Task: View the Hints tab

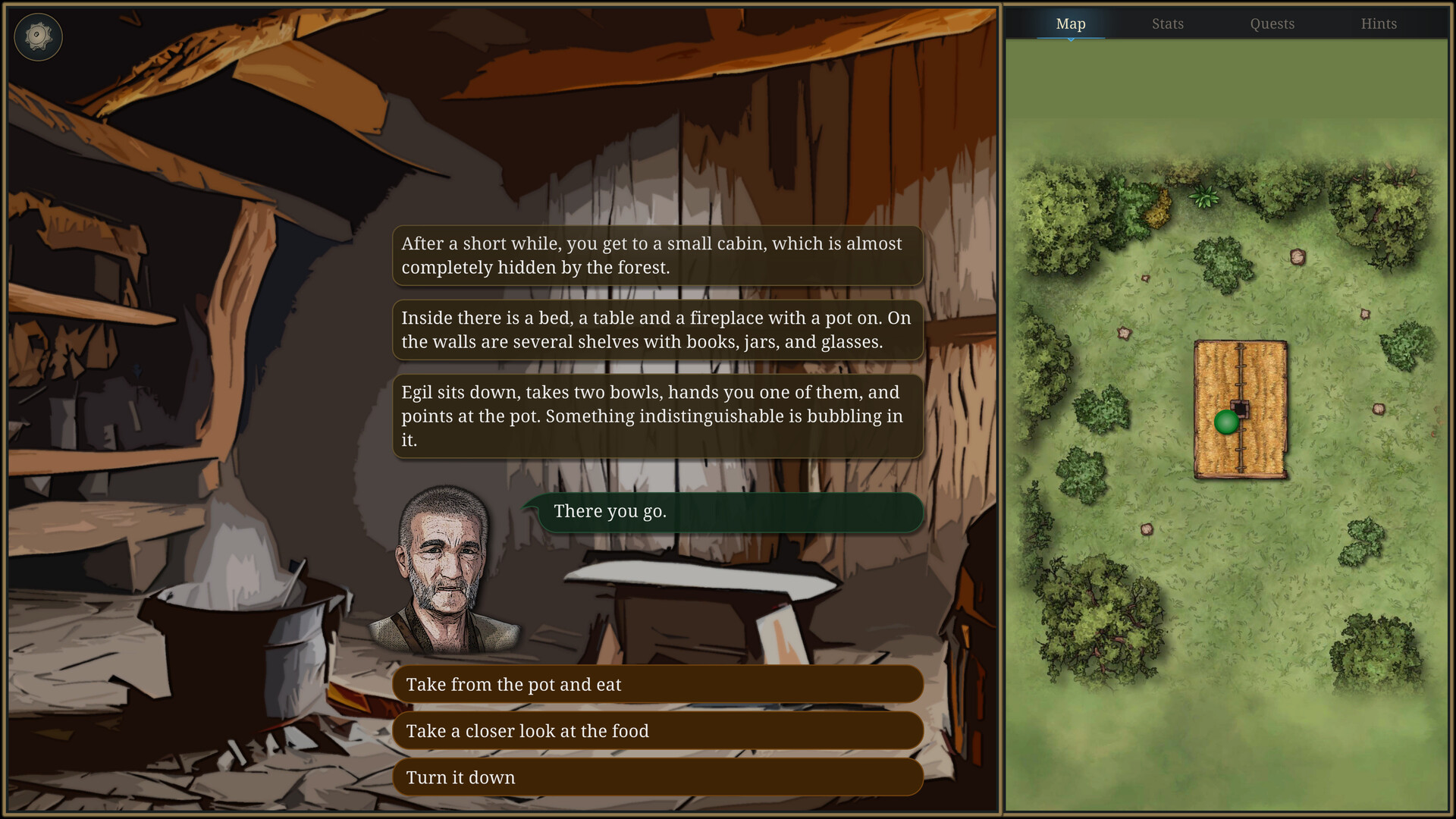Action: pyautogui.click(x=1379, y=24)
